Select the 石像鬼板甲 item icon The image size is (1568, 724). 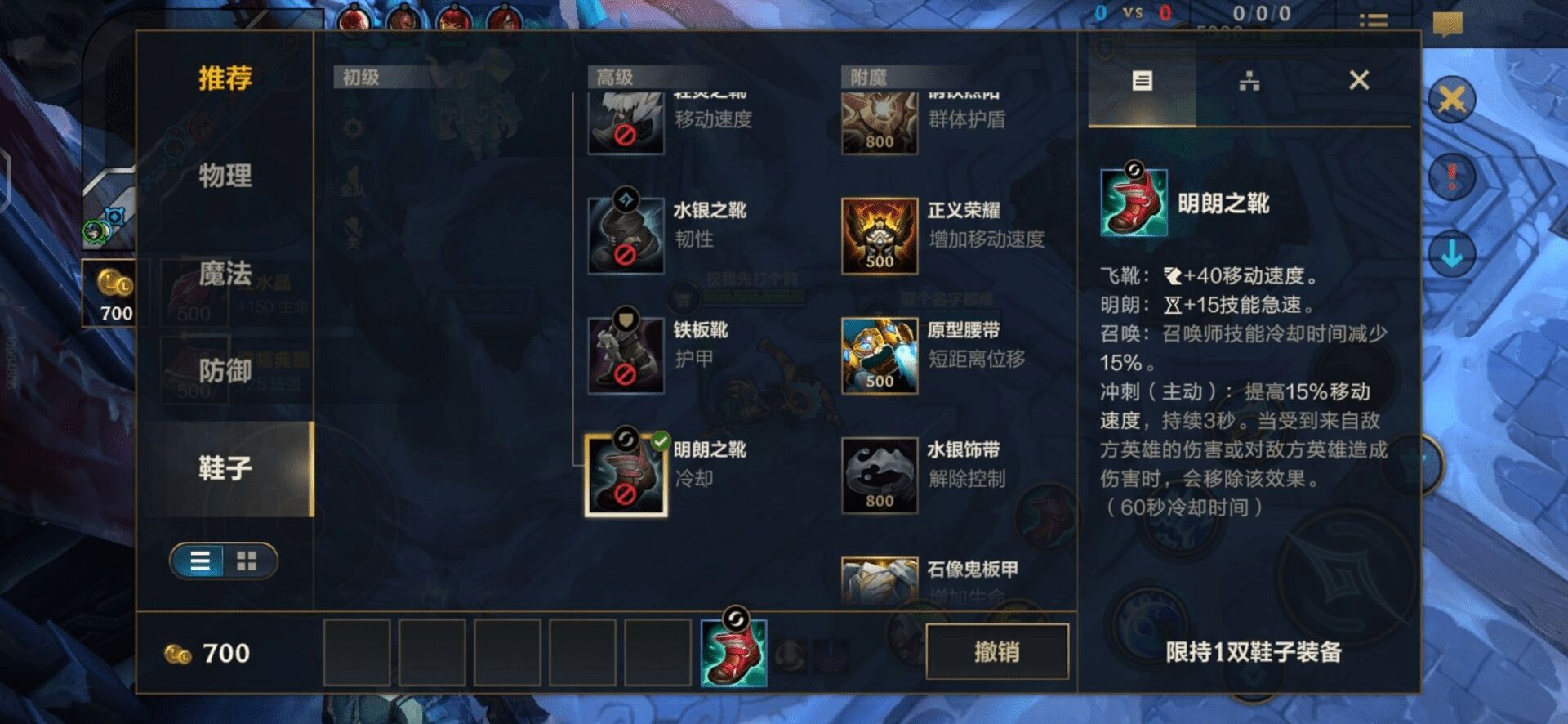(880, 582)
